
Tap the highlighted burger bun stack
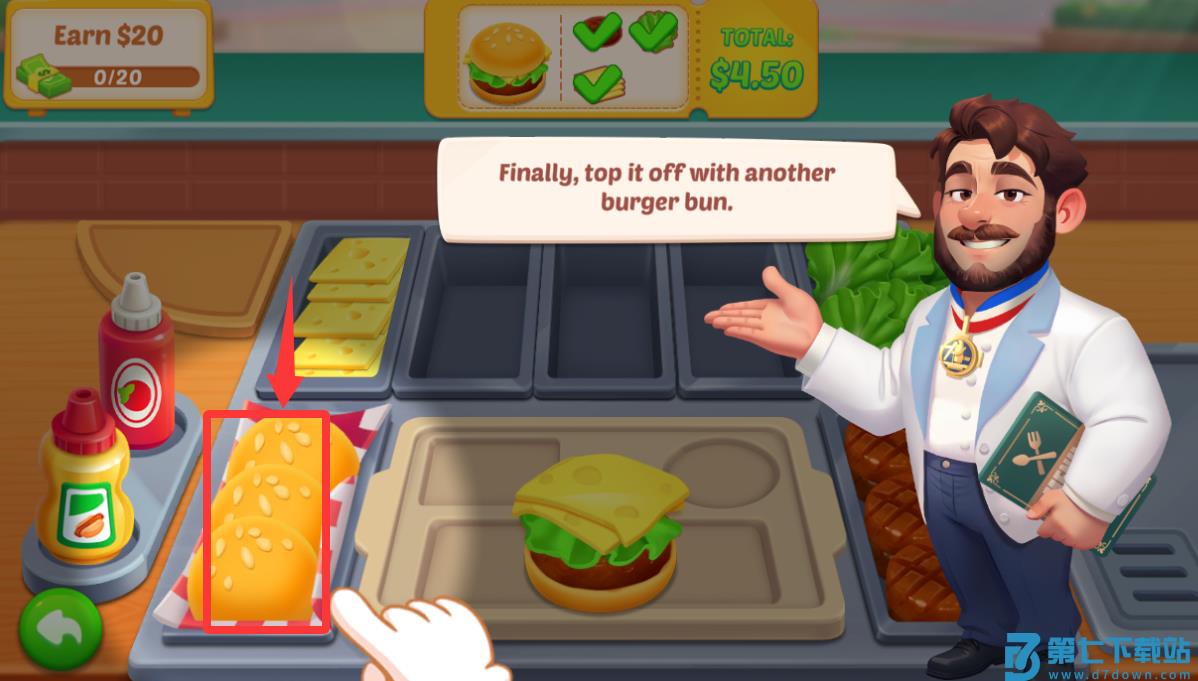pyautogui.click(x=267, y=520)
